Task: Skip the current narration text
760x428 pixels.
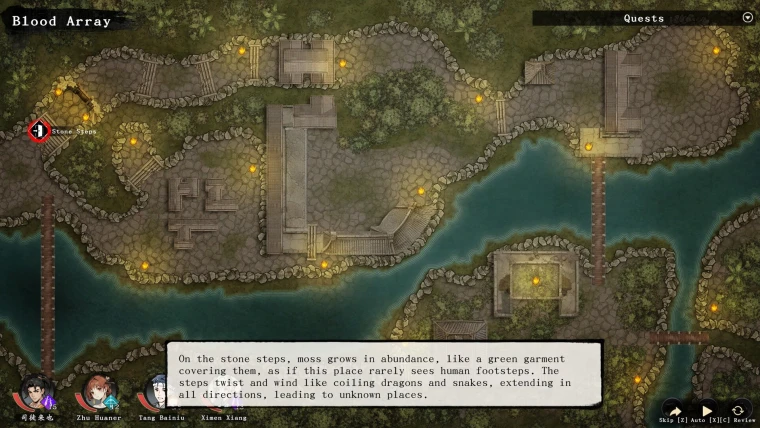Action: point(674,410)
